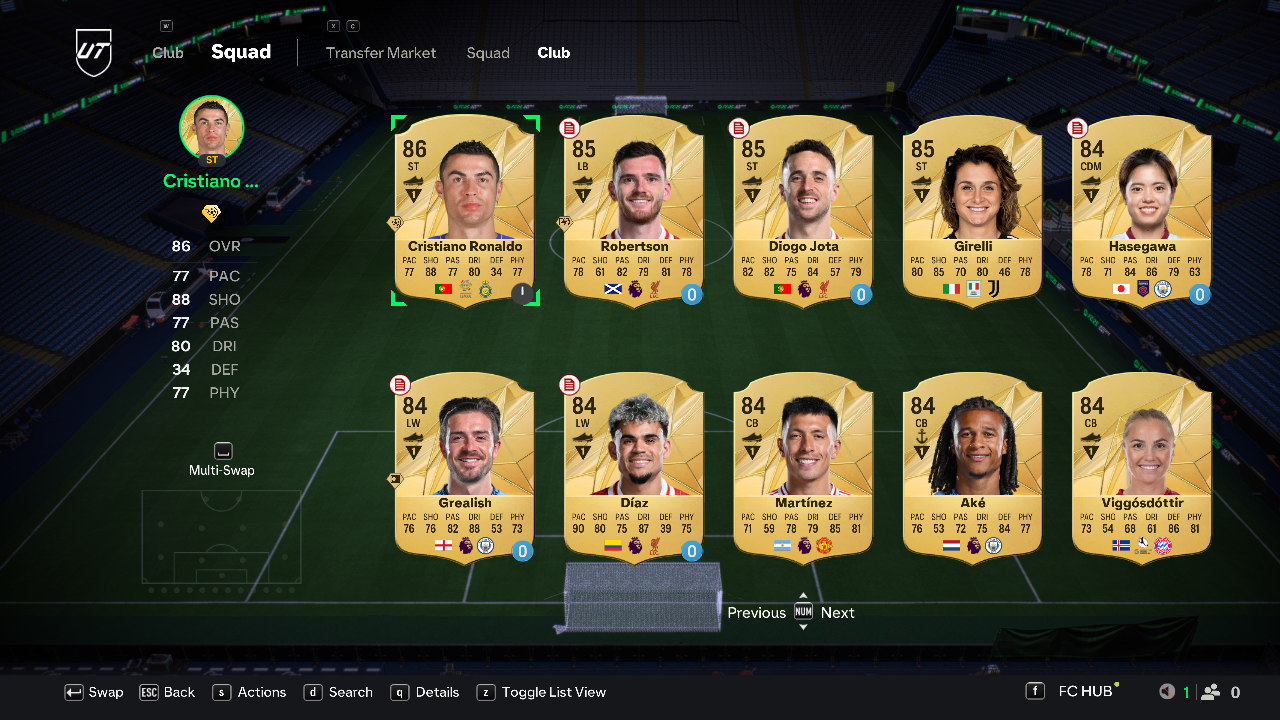1280x720 pixels.
Task: Choose the Hasegawa CDM card
Action: pos(1141,210)
